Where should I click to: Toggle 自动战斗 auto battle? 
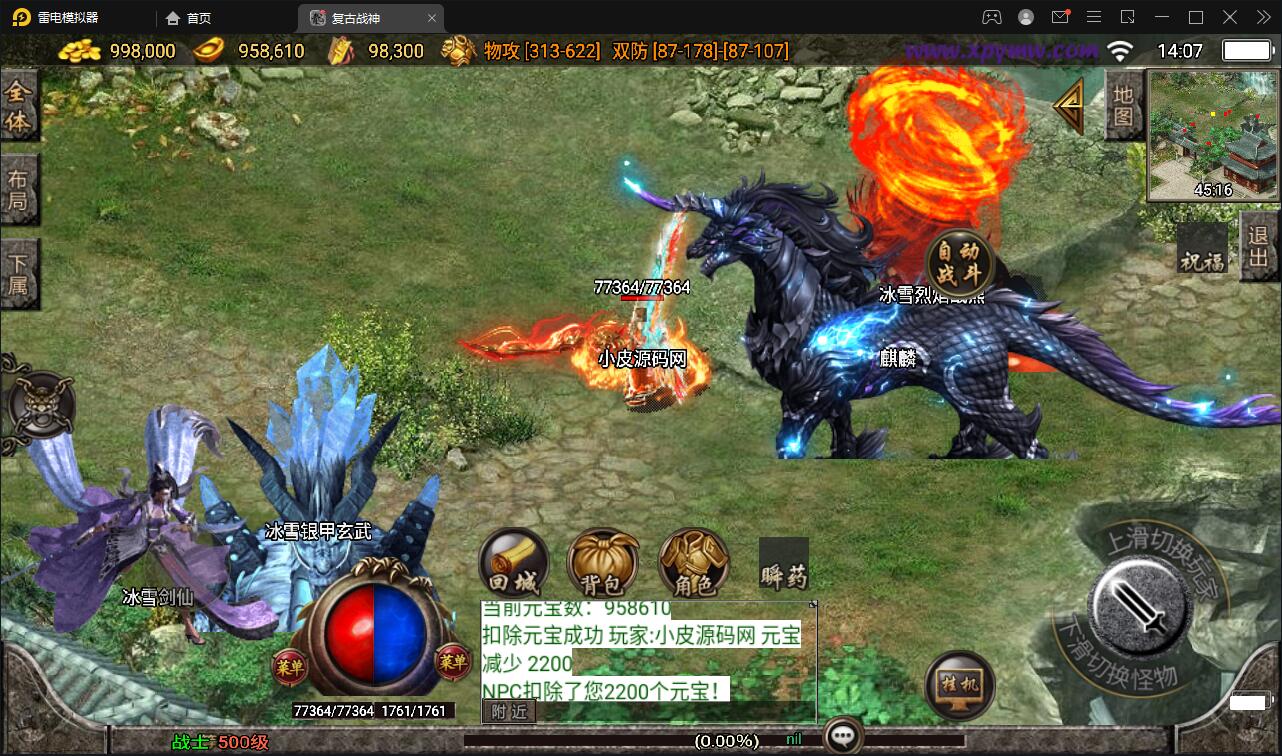click(959, 261)
